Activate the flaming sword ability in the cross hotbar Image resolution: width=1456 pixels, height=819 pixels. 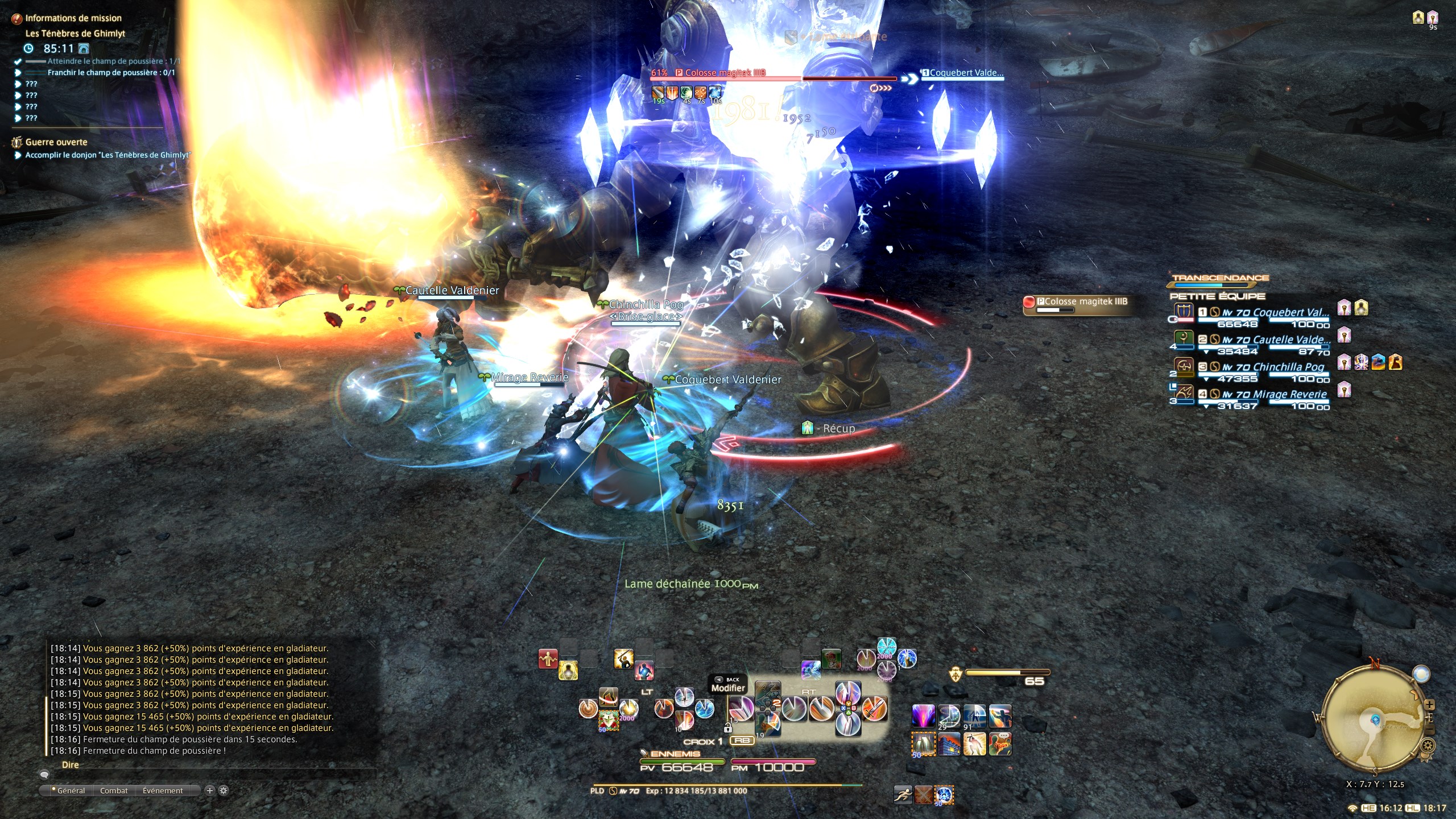(875, 709)
